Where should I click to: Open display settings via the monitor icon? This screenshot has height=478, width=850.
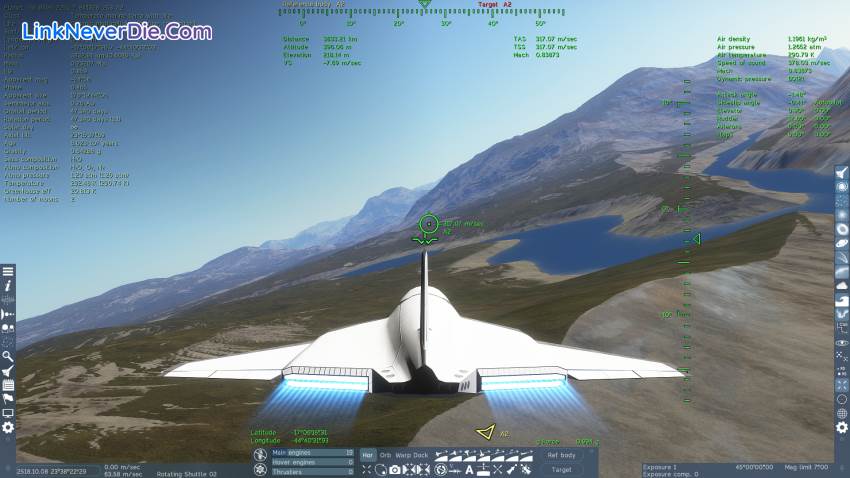click(x=8, y=413)
